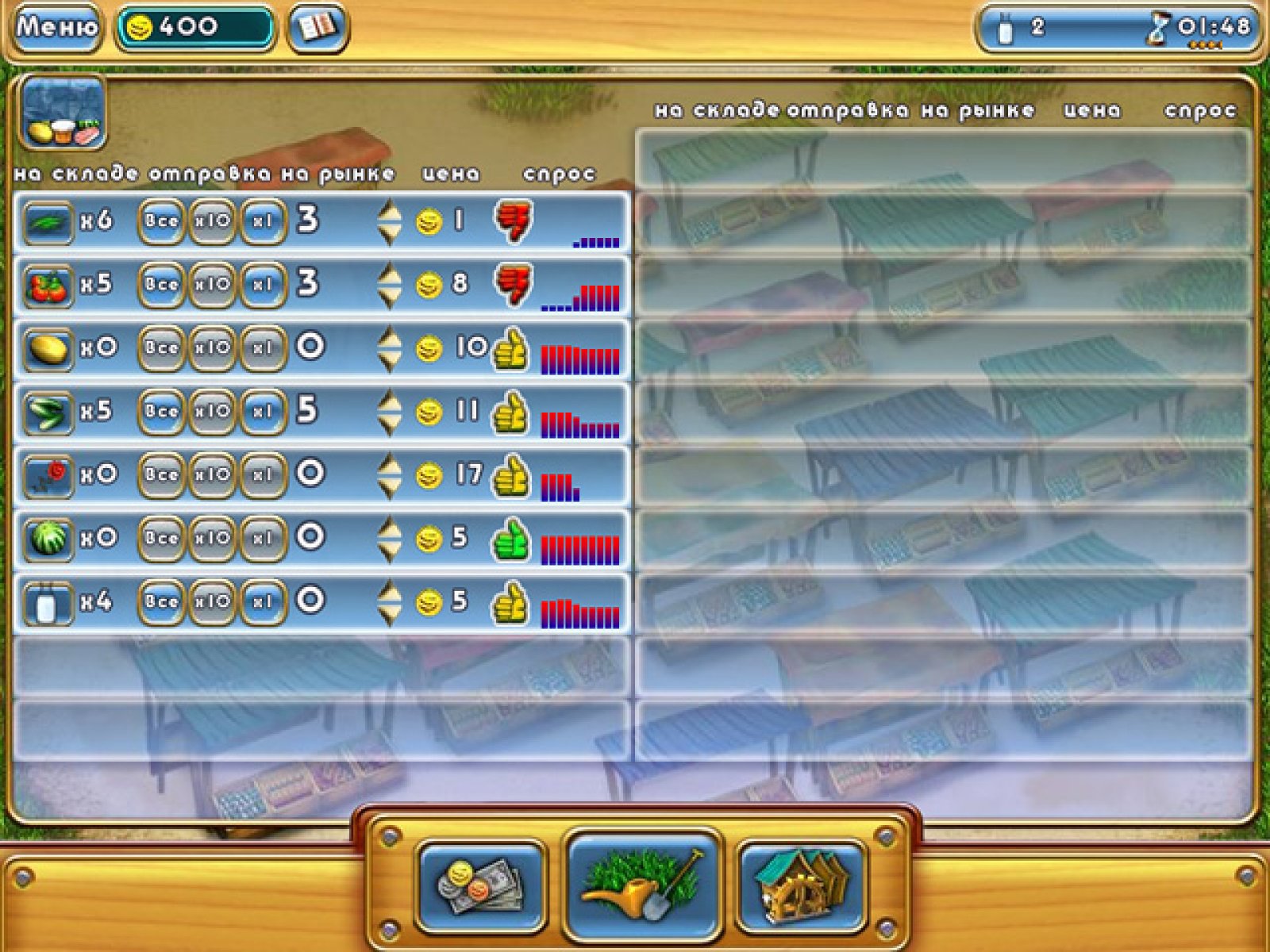Open the money and trade screen
1270x952 pixels.
[481, 885]
